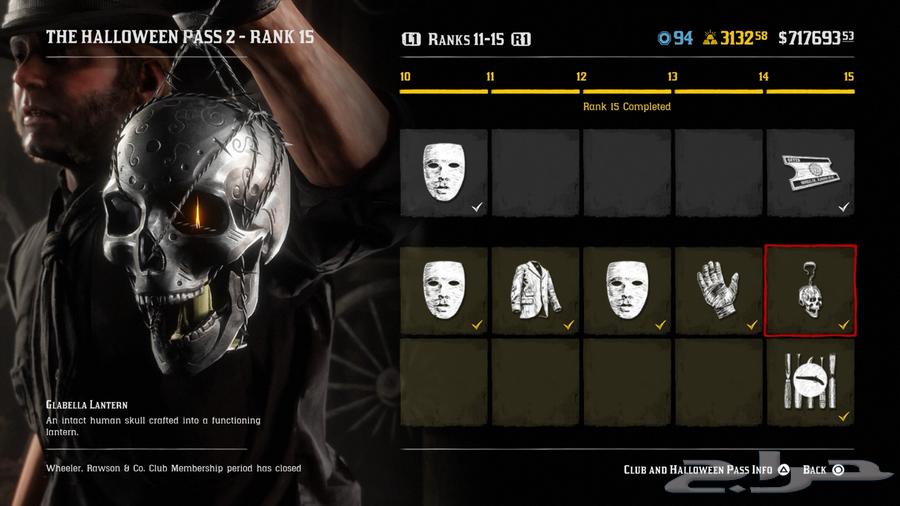Select the glove reward tile
900x506 pixels.
(x=719, y=291)
